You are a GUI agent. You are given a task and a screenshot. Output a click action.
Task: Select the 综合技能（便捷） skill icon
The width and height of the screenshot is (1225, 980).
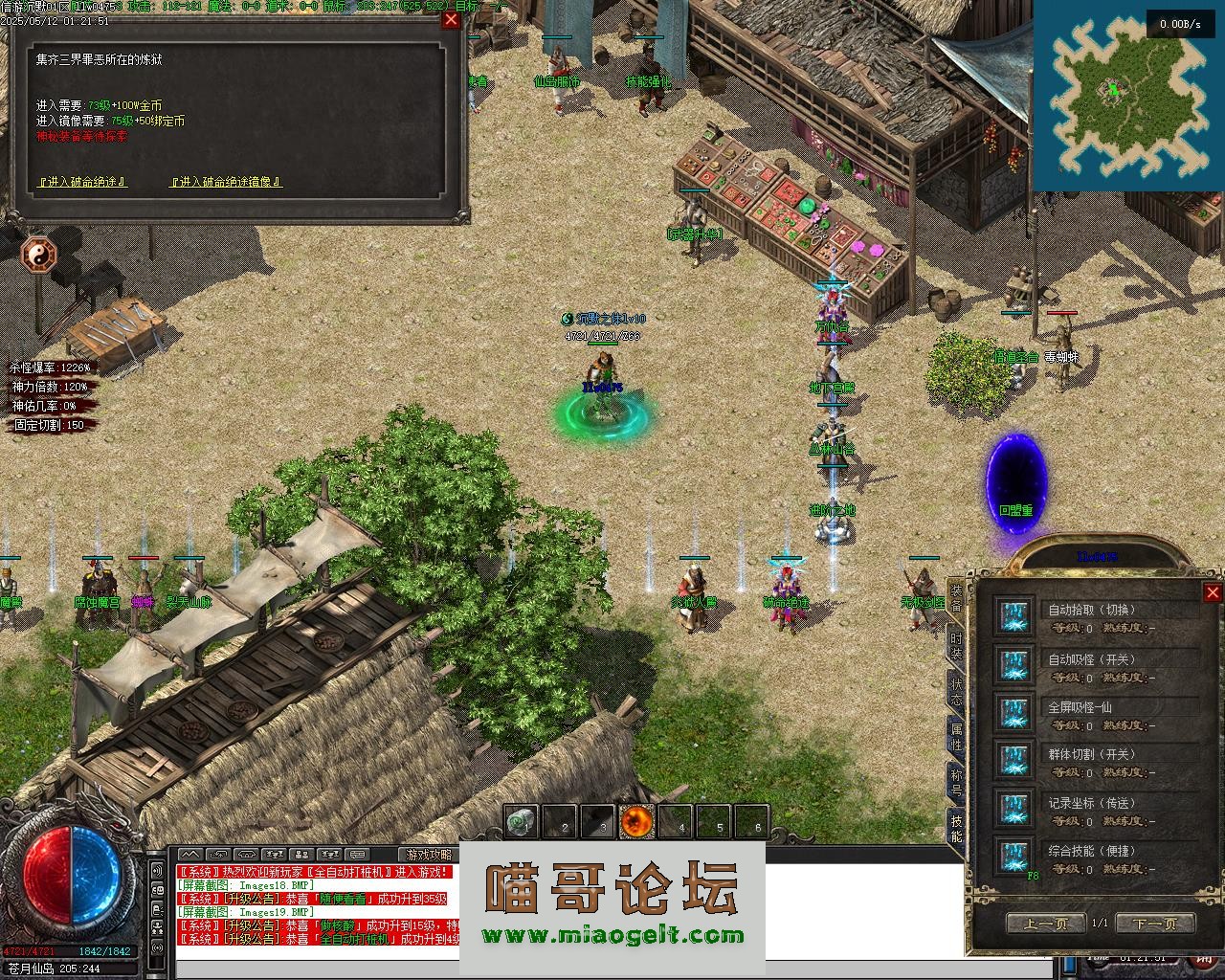(x=1013, y=857)
